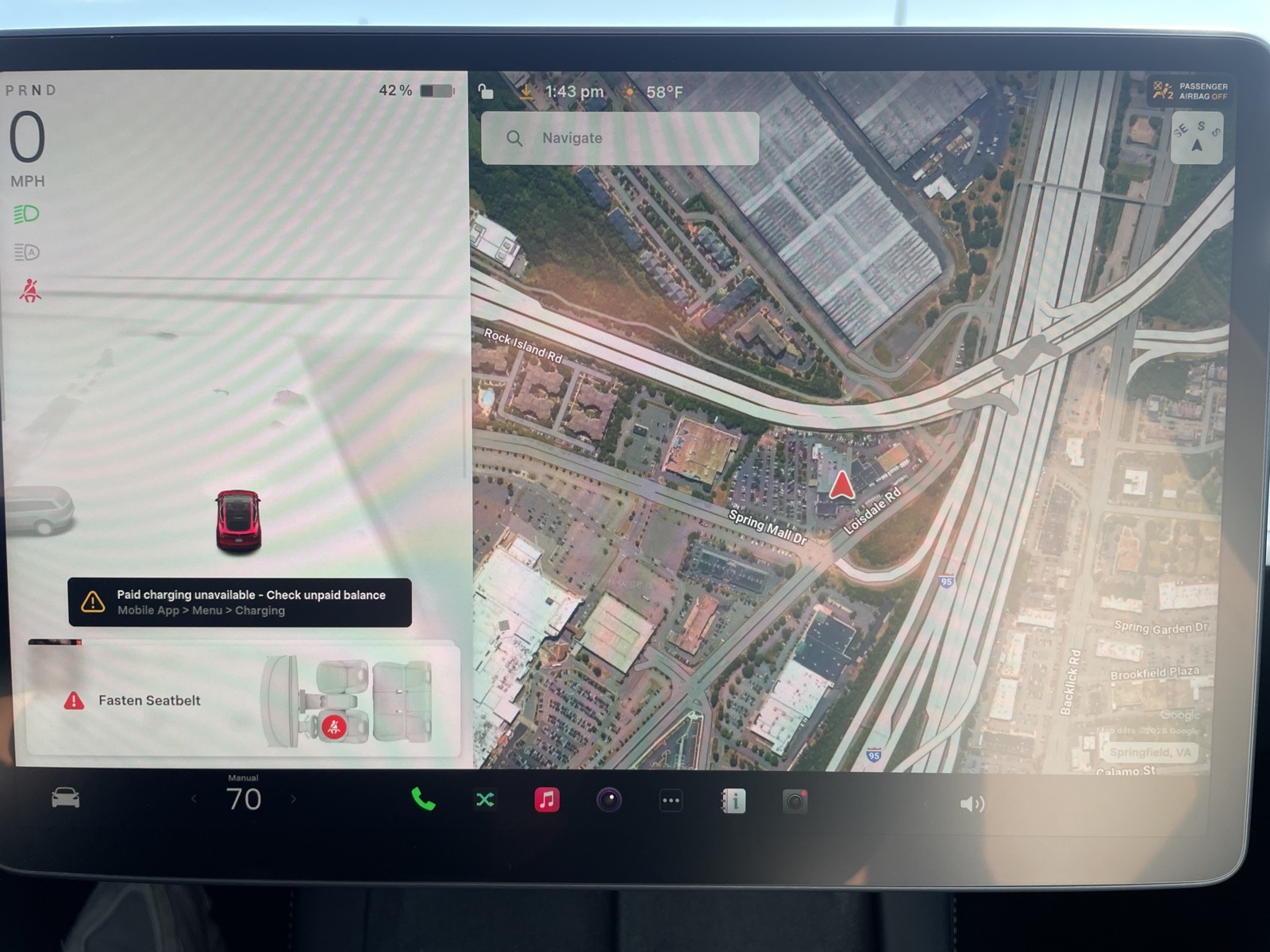The height and width of the screenshot is (952, 1270).
Task: Open the car controls menu
Action: pos(65,797)
